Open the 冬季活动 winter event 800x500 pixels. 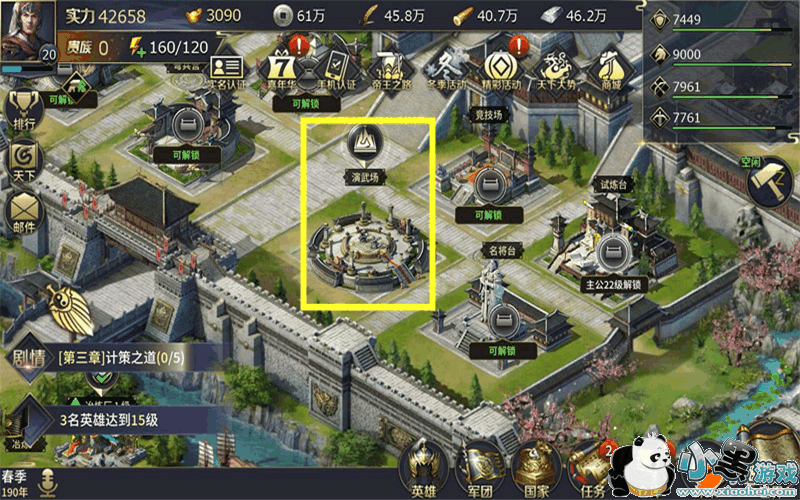[x=444, y=67]
